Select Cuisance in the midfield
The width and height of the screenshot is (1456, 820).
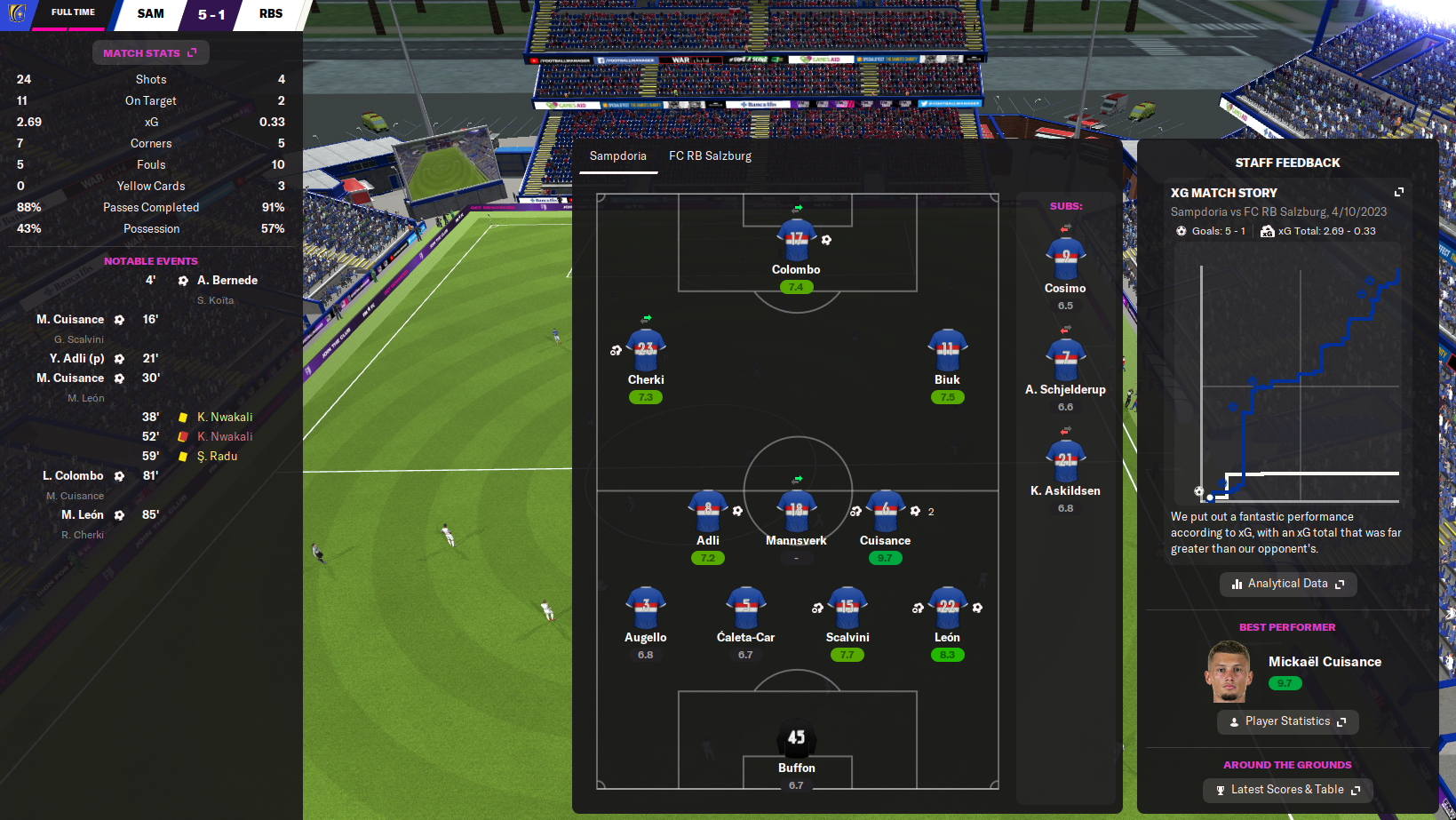click(x=885, y=512)
